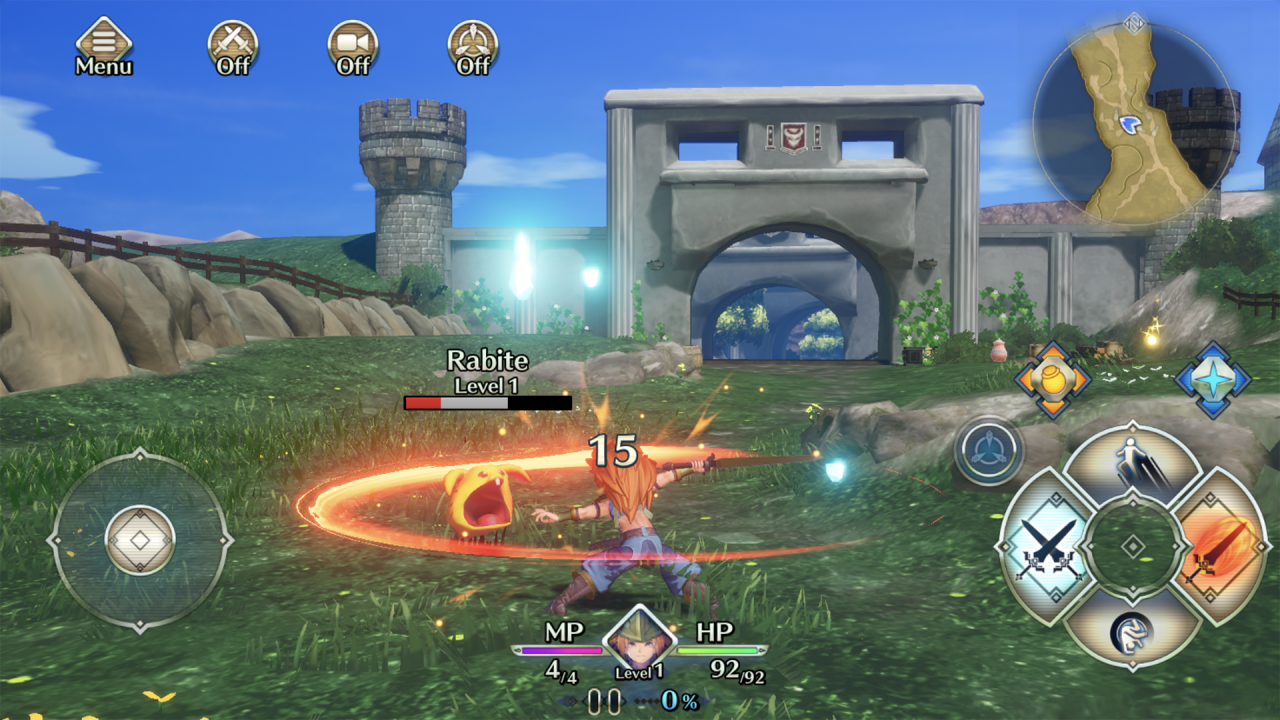Unleash the flaming sword strong attack

[x=1218, y=546]
